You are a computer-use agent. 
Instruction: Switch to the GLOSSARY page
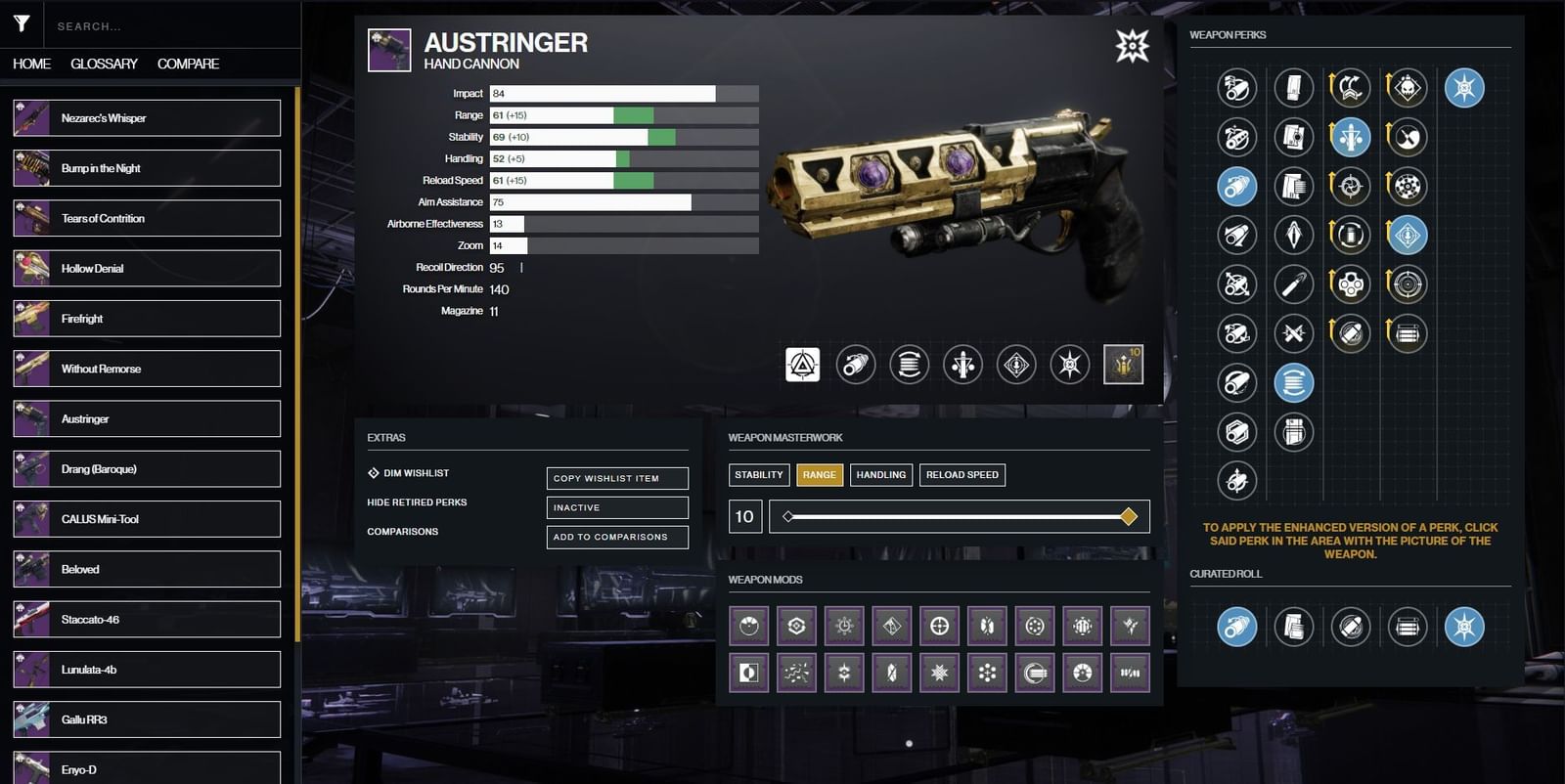click(103, 64)
